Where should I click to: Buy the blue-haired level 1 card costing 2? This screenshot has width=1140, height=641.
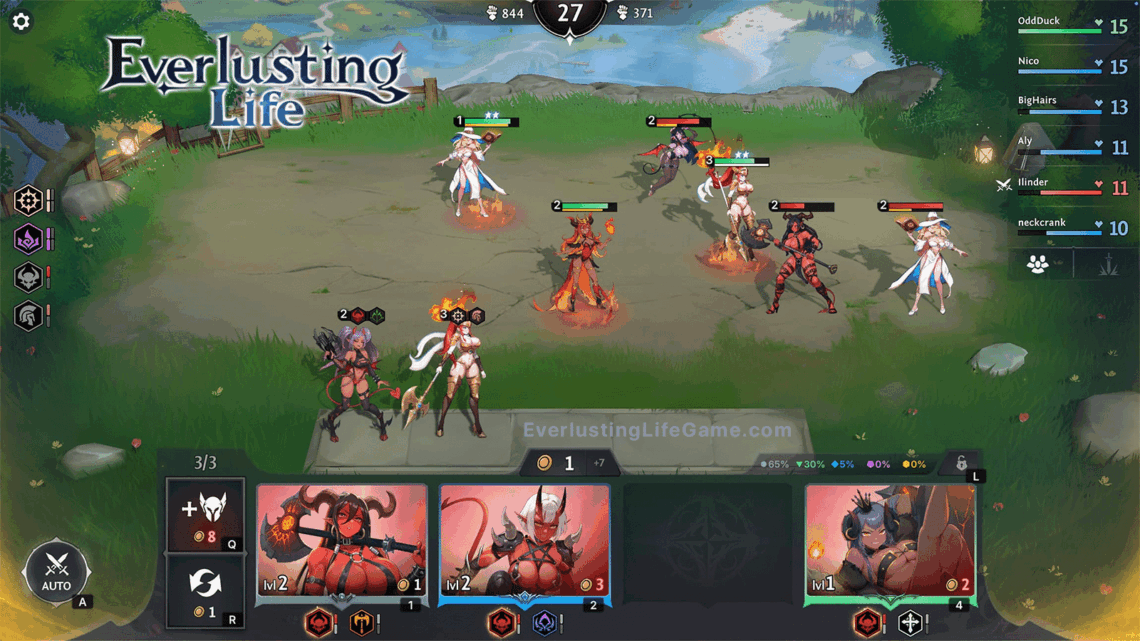[x=890, y=542]
